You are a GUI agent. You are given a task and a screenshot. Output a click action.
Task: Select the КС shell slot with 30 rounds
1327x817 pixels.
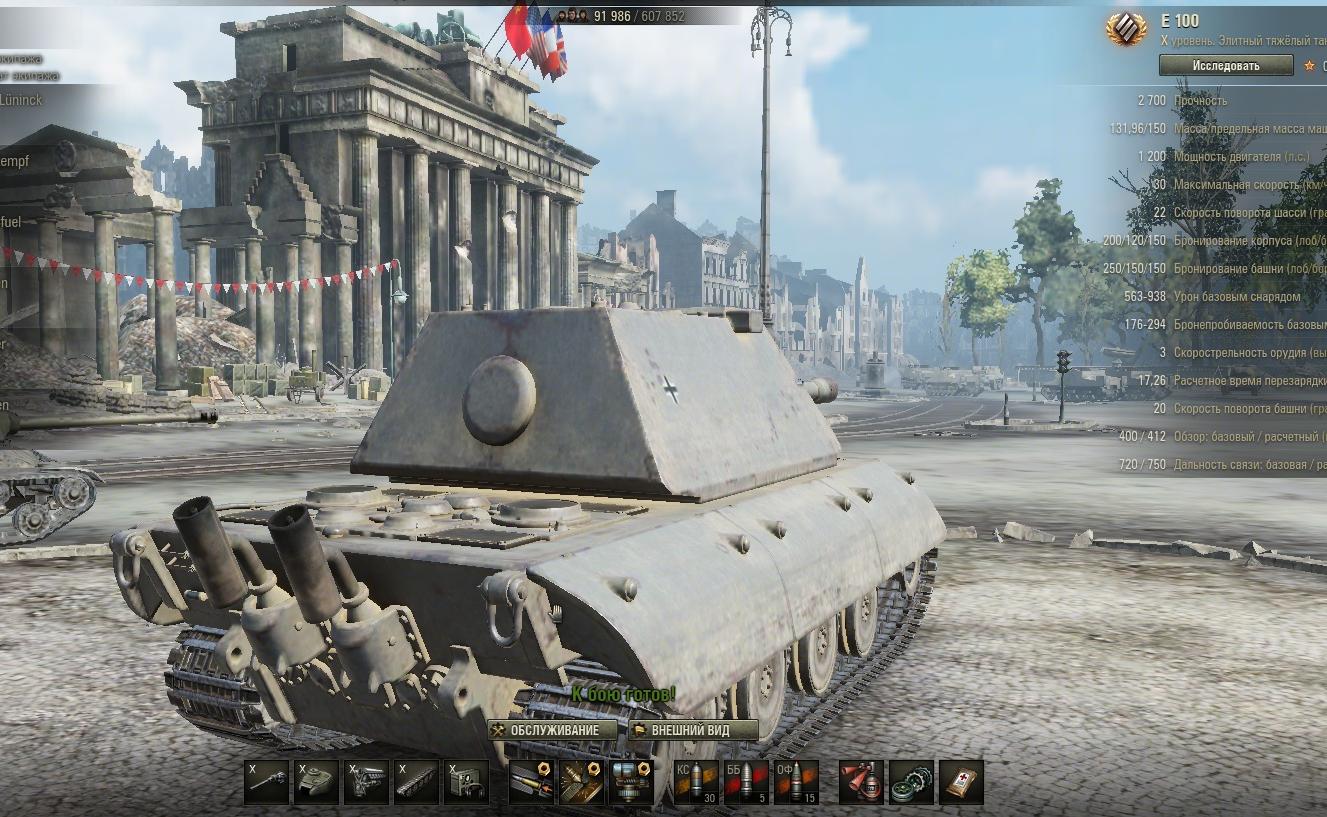[696, 782]
